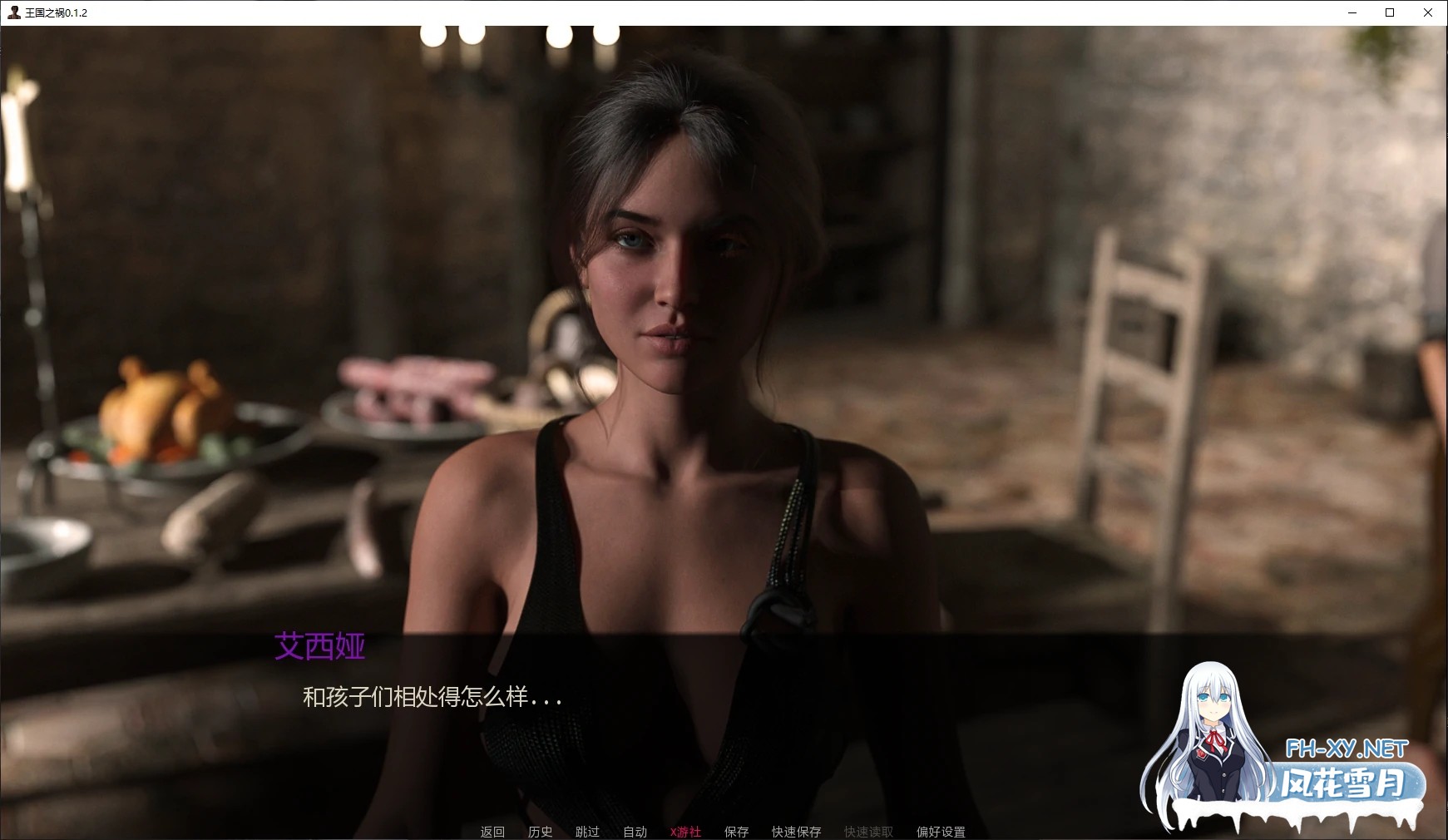The image size is (1448, 840).
Task: Go back with the 返回 button
Action: [492, 832]
